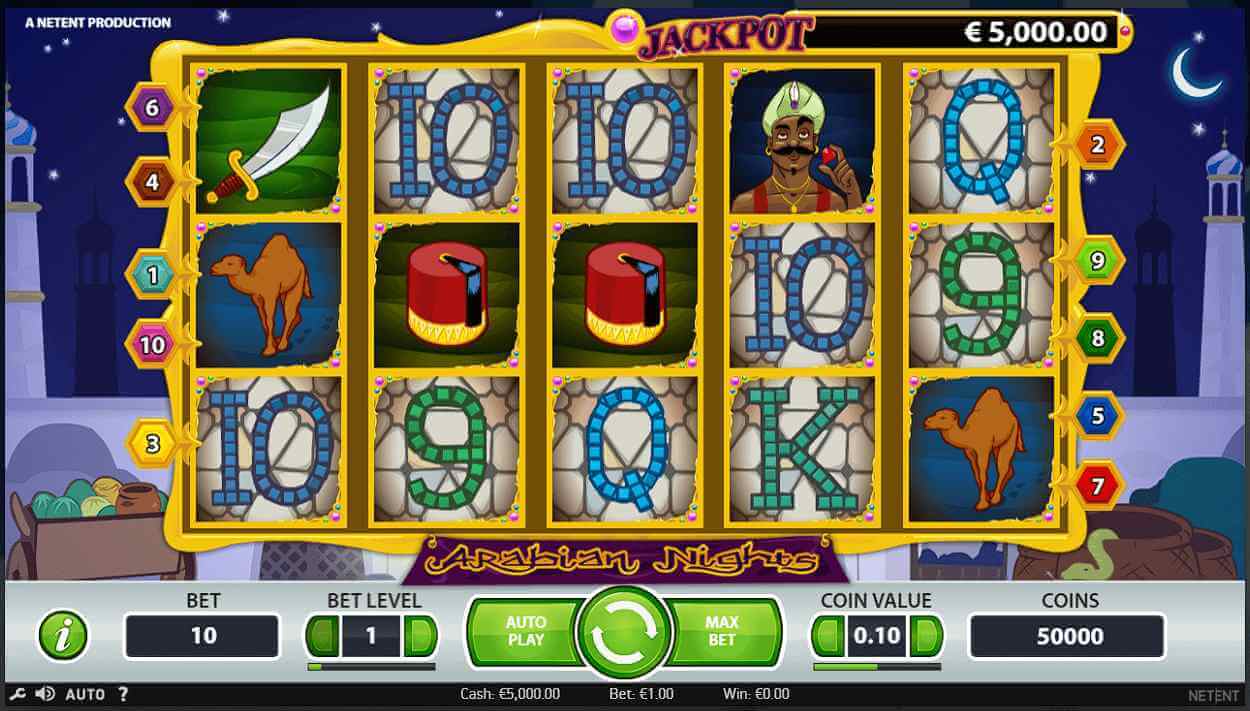Screen dimensions: 1250x711
Task: Lower the coin value
Action: tap(828, 636)
